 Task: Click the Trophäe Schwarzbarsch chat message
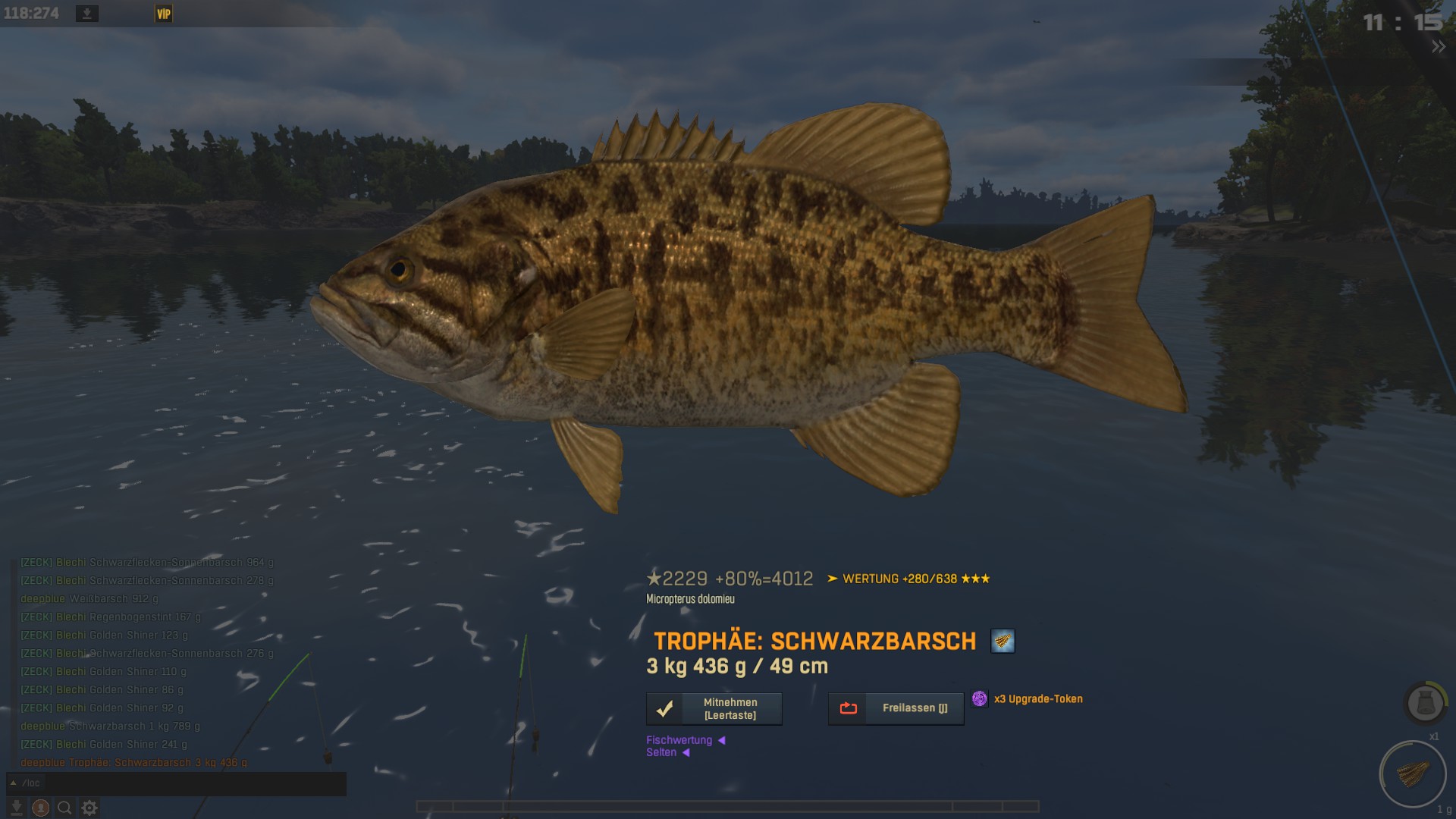pos(133,763)
